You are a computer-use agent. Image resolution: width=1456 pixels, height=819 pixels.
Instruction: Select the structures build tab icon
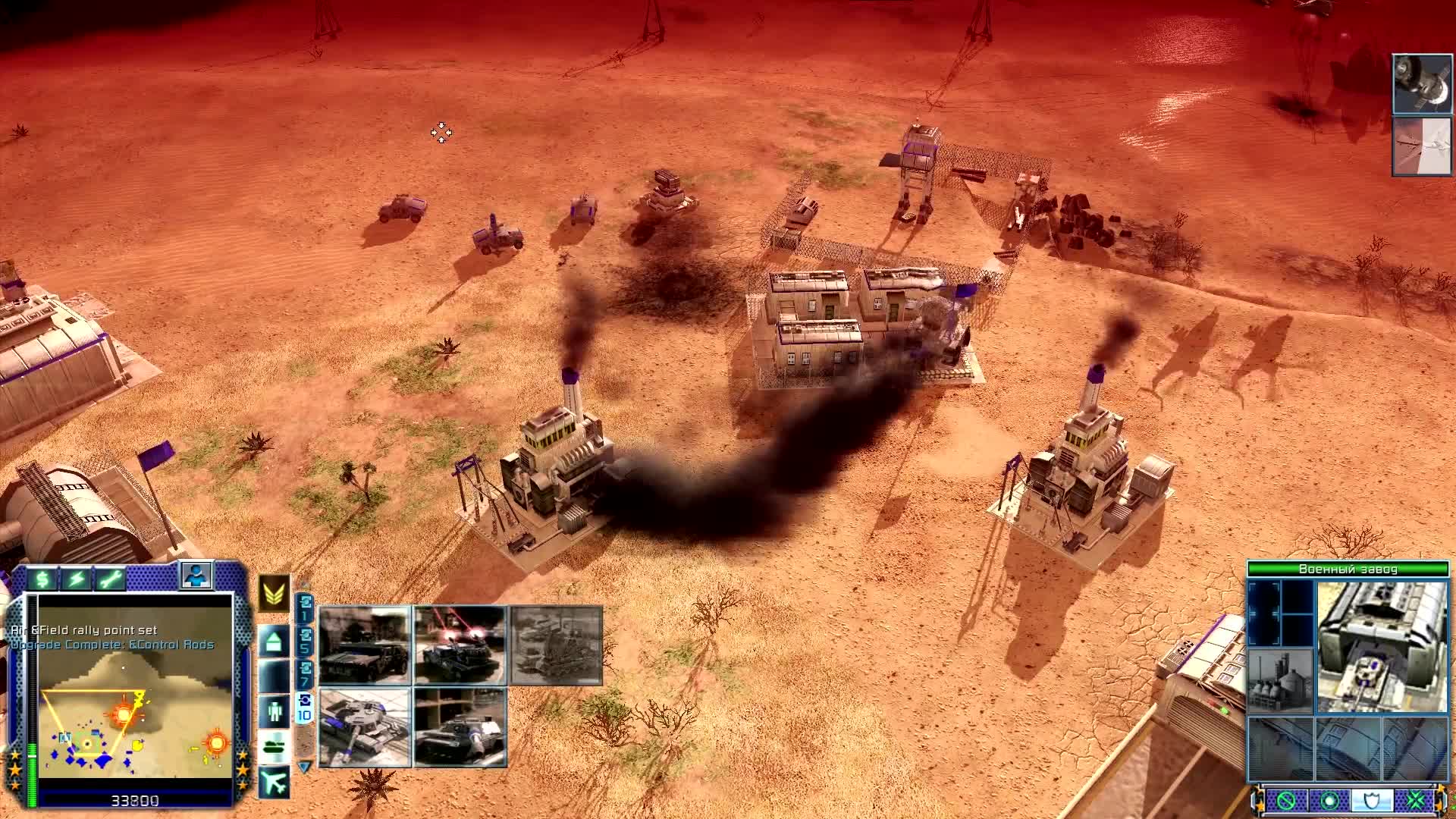(x=272, y=640)
